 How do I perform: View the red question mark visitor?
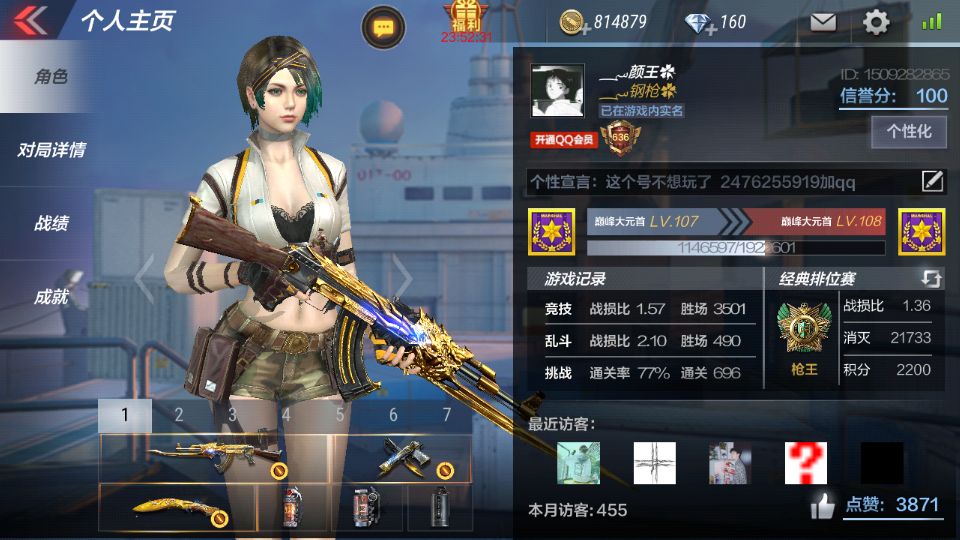coord(805,463)
